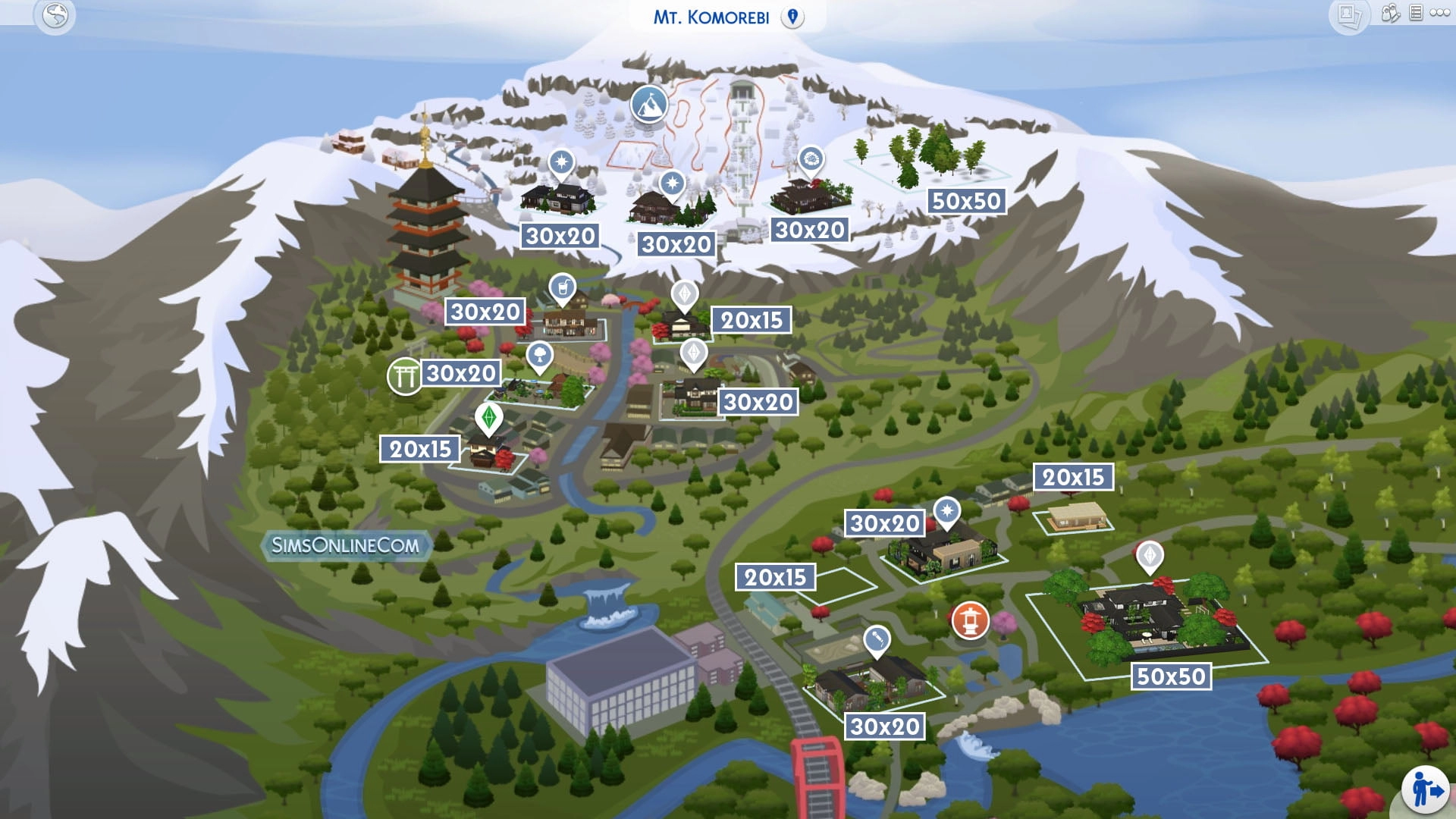This screenshot has height=819, width=1456.
Task: Click the list icon in top bar
Action: (1416, 13)
